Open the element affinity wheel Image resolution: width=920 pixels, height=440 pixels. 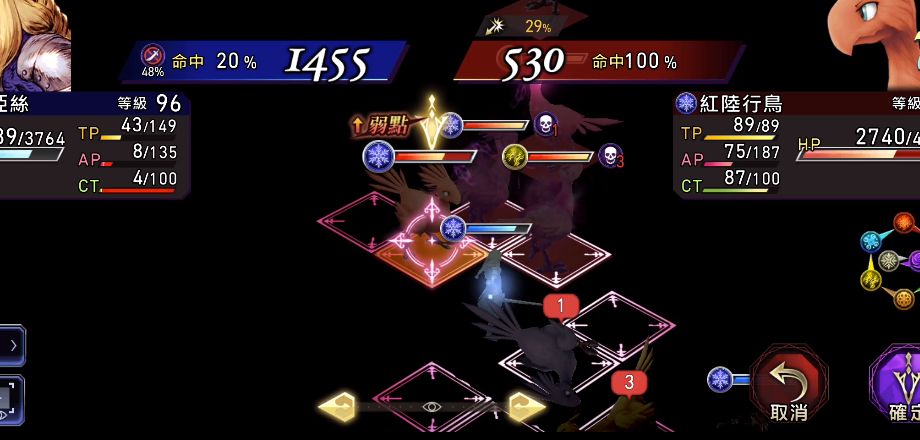coord(891,262)
